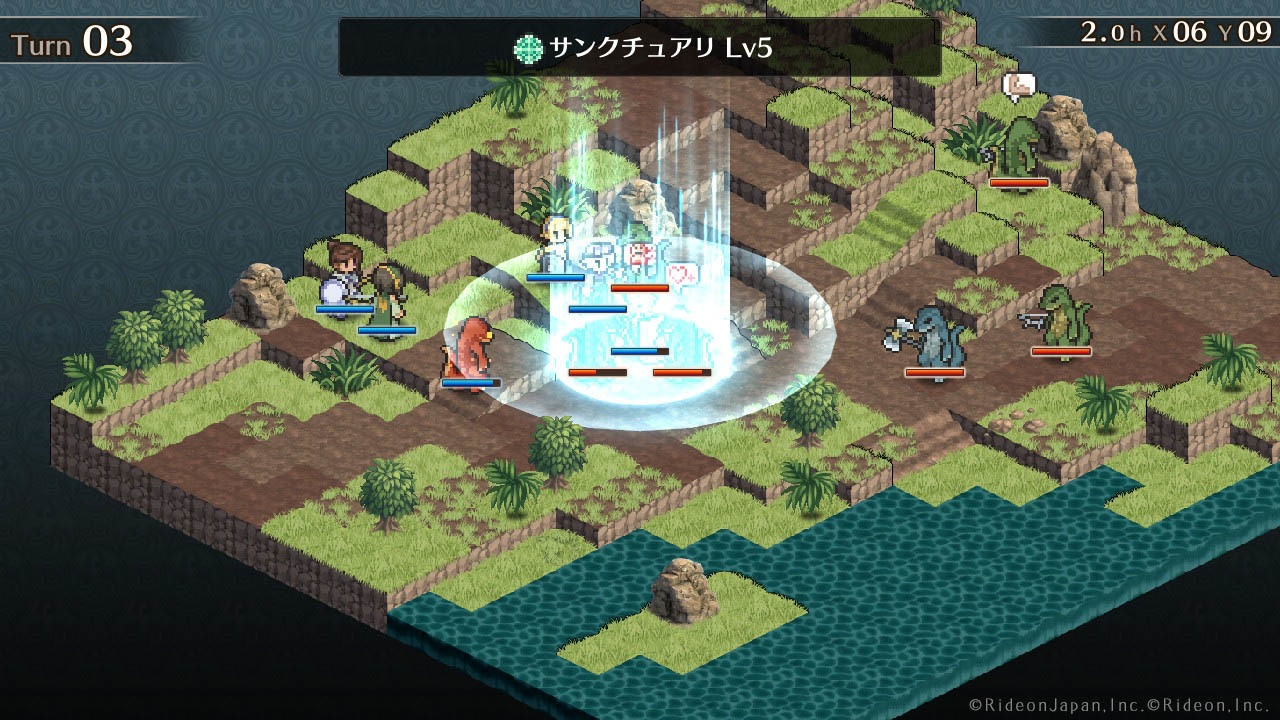
Task: Click the green Sanctuary icon in the banner
Action: [x=526, y=45]
